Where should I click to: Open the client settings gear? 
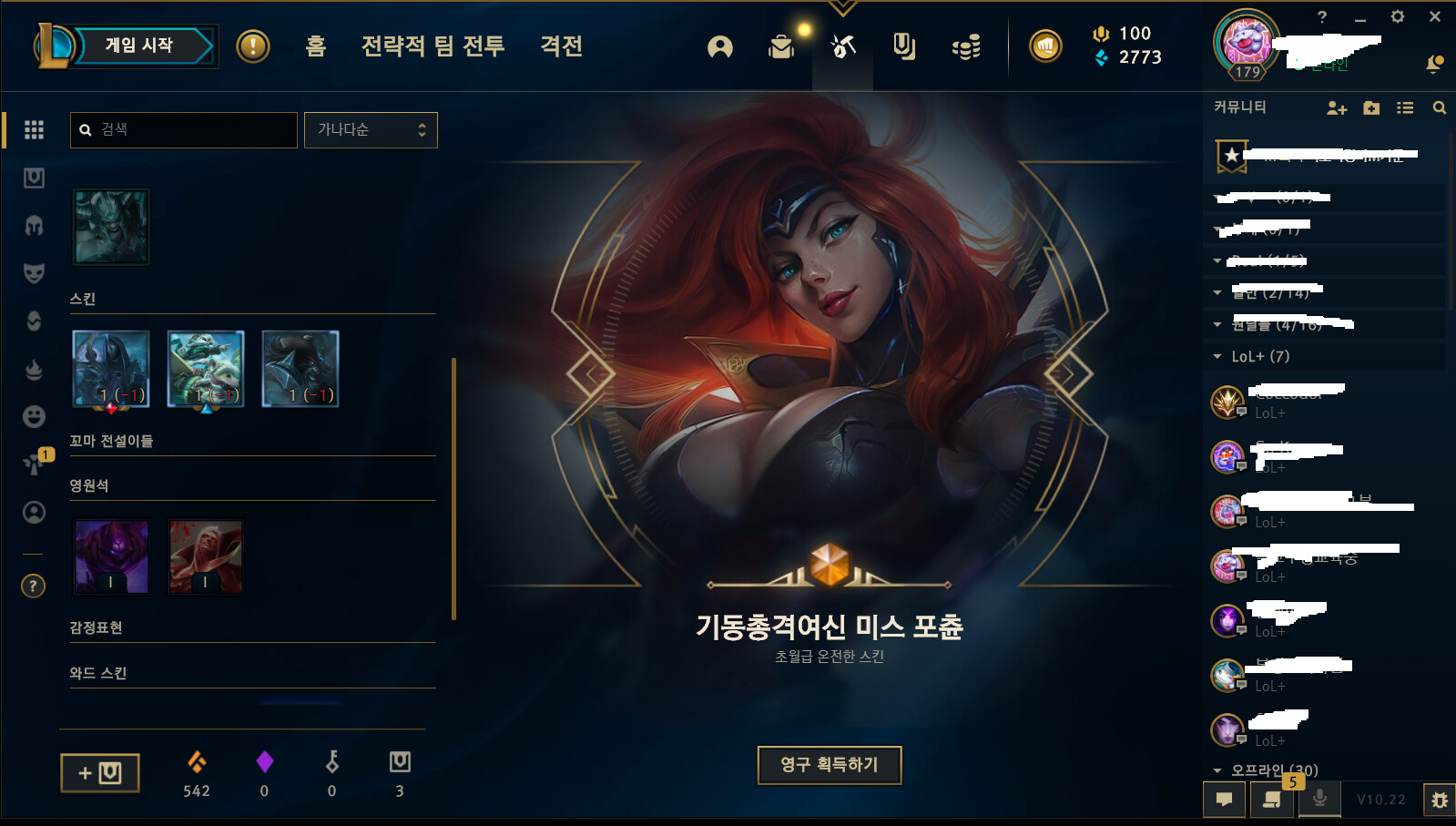click(1397, 16)
